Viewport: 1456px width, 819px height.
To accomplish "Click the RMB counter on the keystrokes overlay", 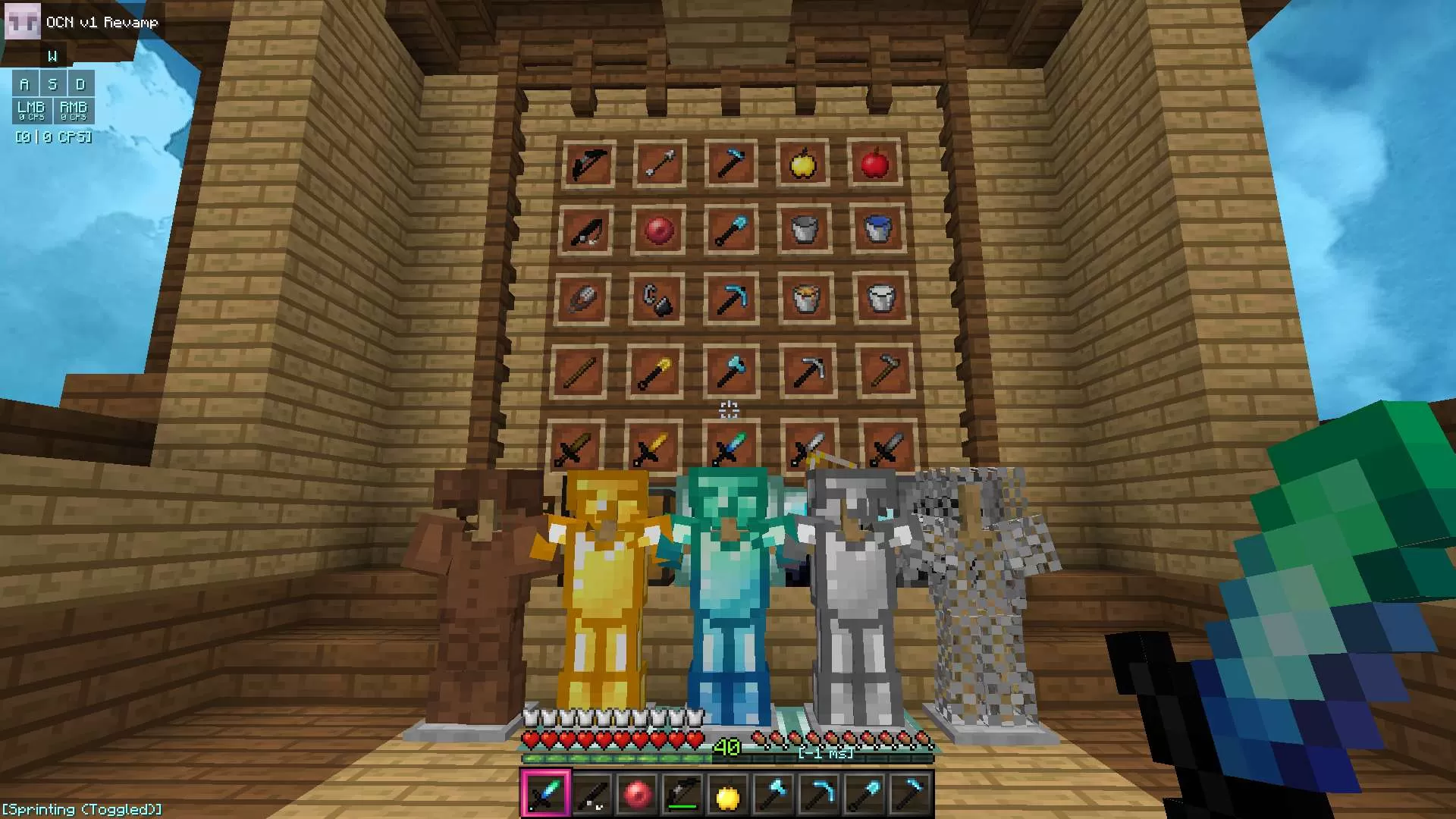I will click(x=74, y=111).
